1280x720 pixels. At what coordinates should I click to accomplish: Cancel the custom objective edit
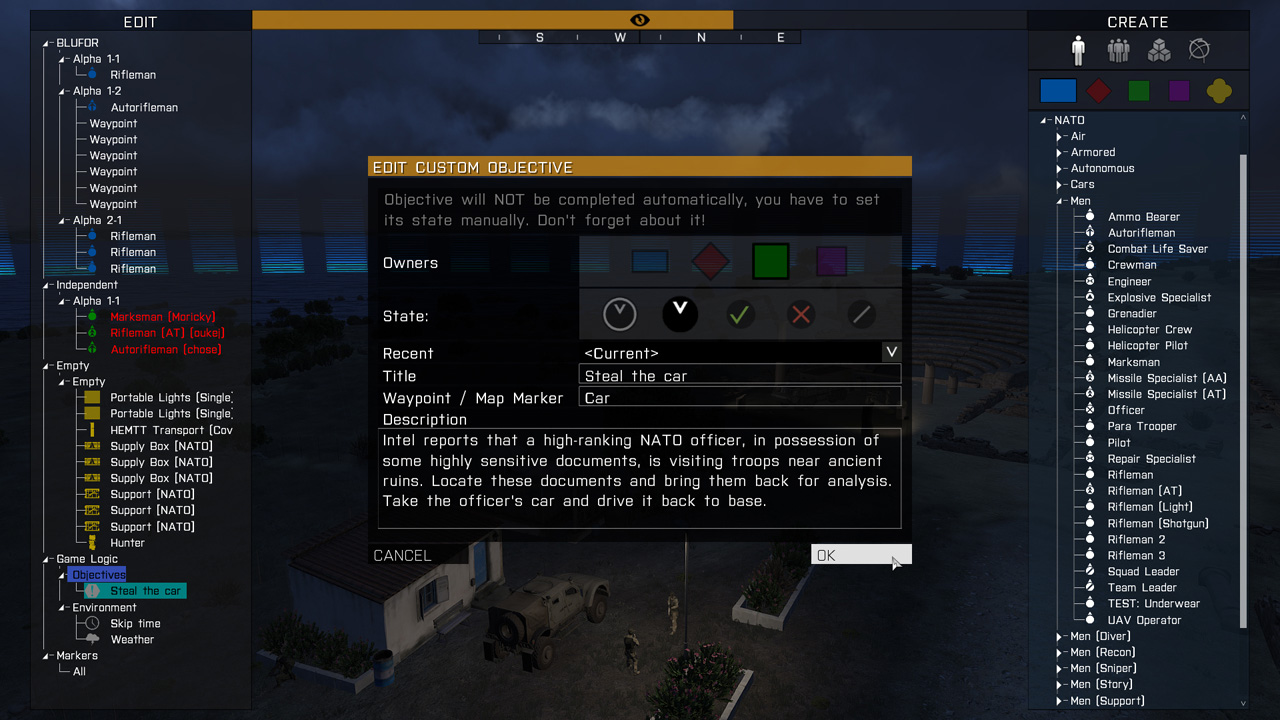[x=402, y=554]
